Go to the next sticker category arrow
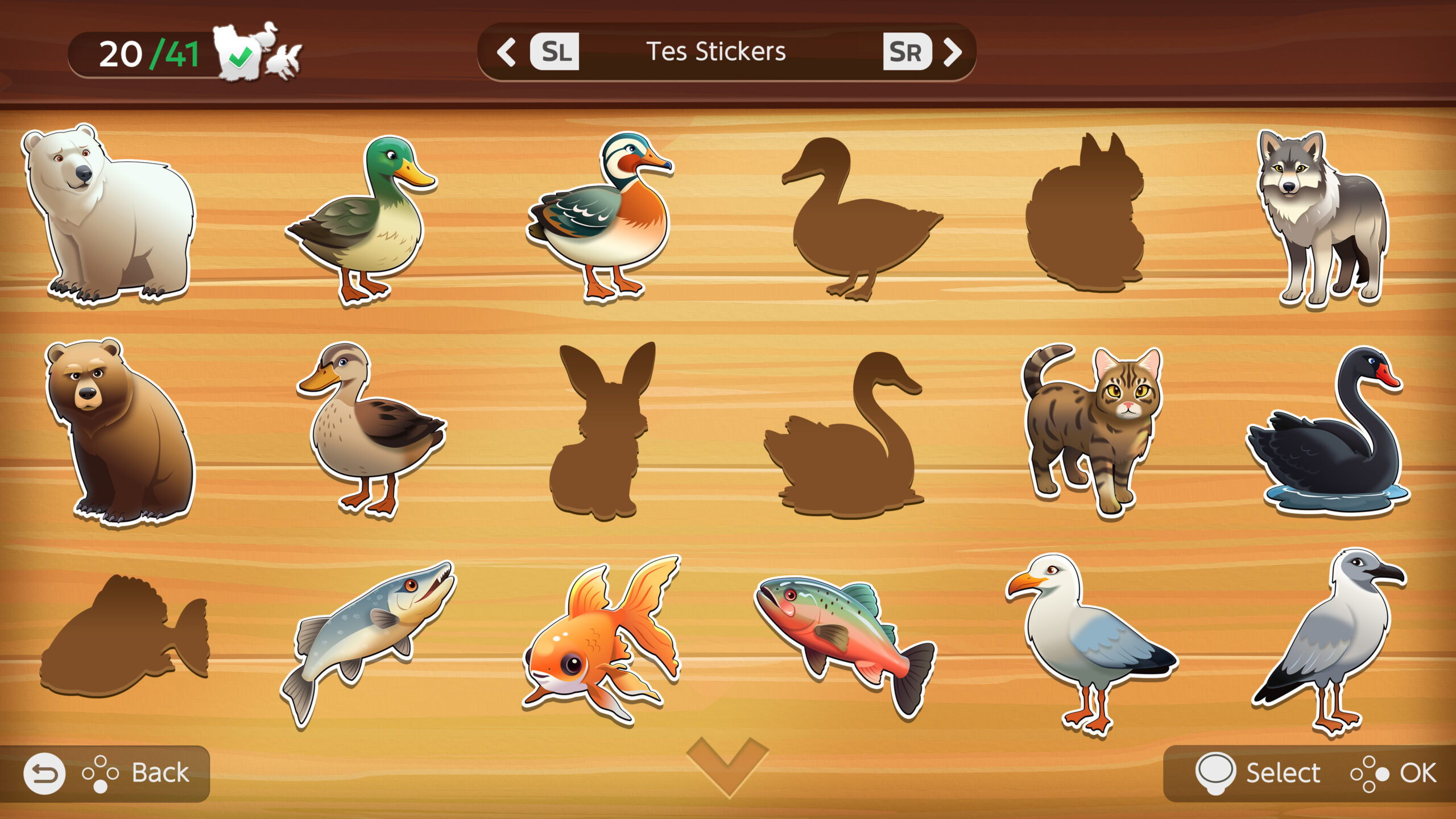The image size is (1456, 819). (953, 52)
